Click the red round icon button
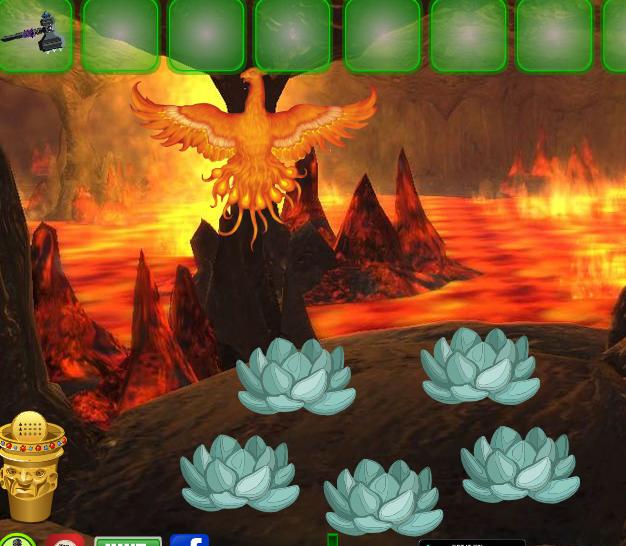This screenshot has width=626, height=546. tap(65, 541)
